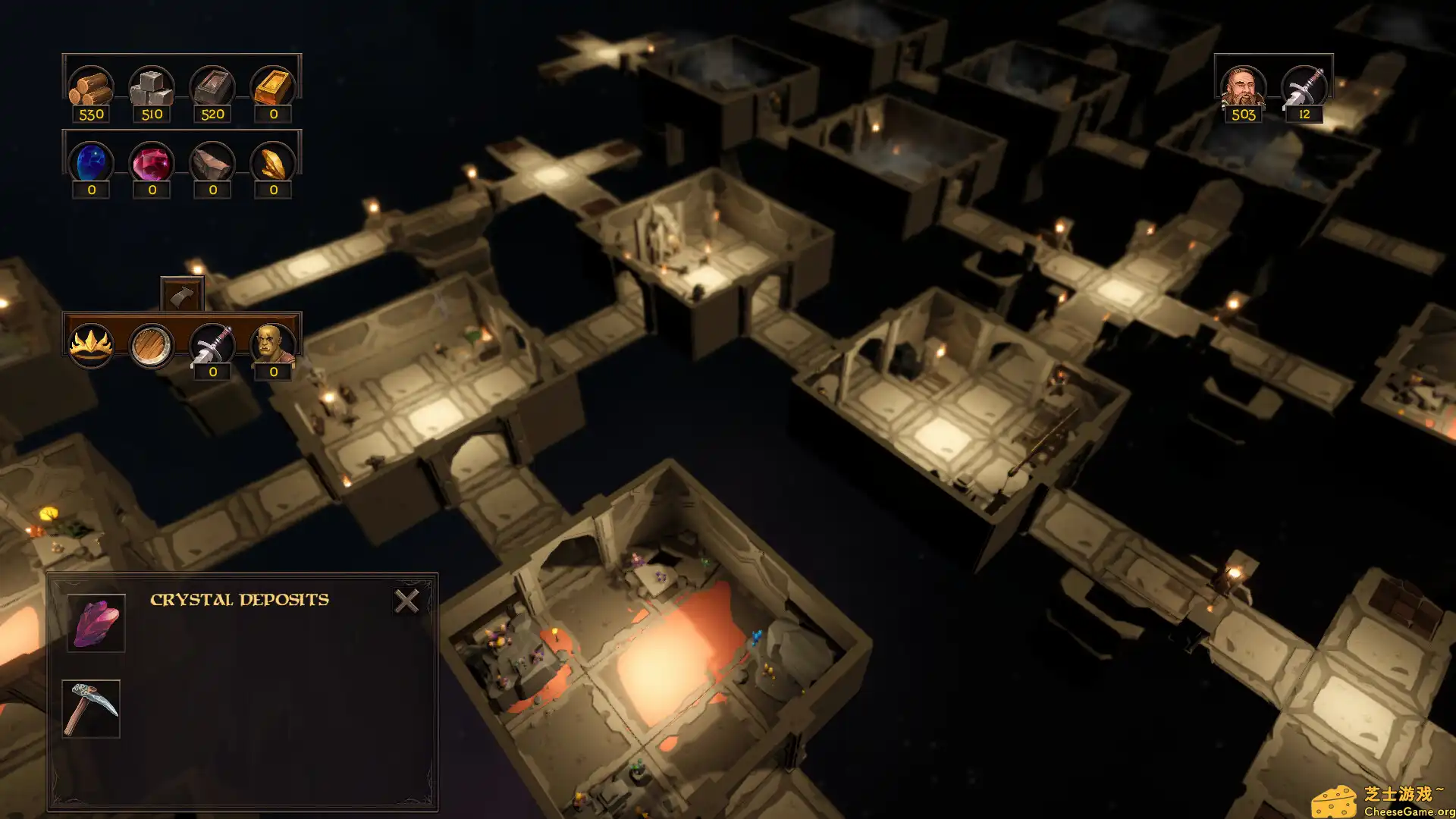
Task: Click the gold bar resource icon
Action: (x=273, y=85)
